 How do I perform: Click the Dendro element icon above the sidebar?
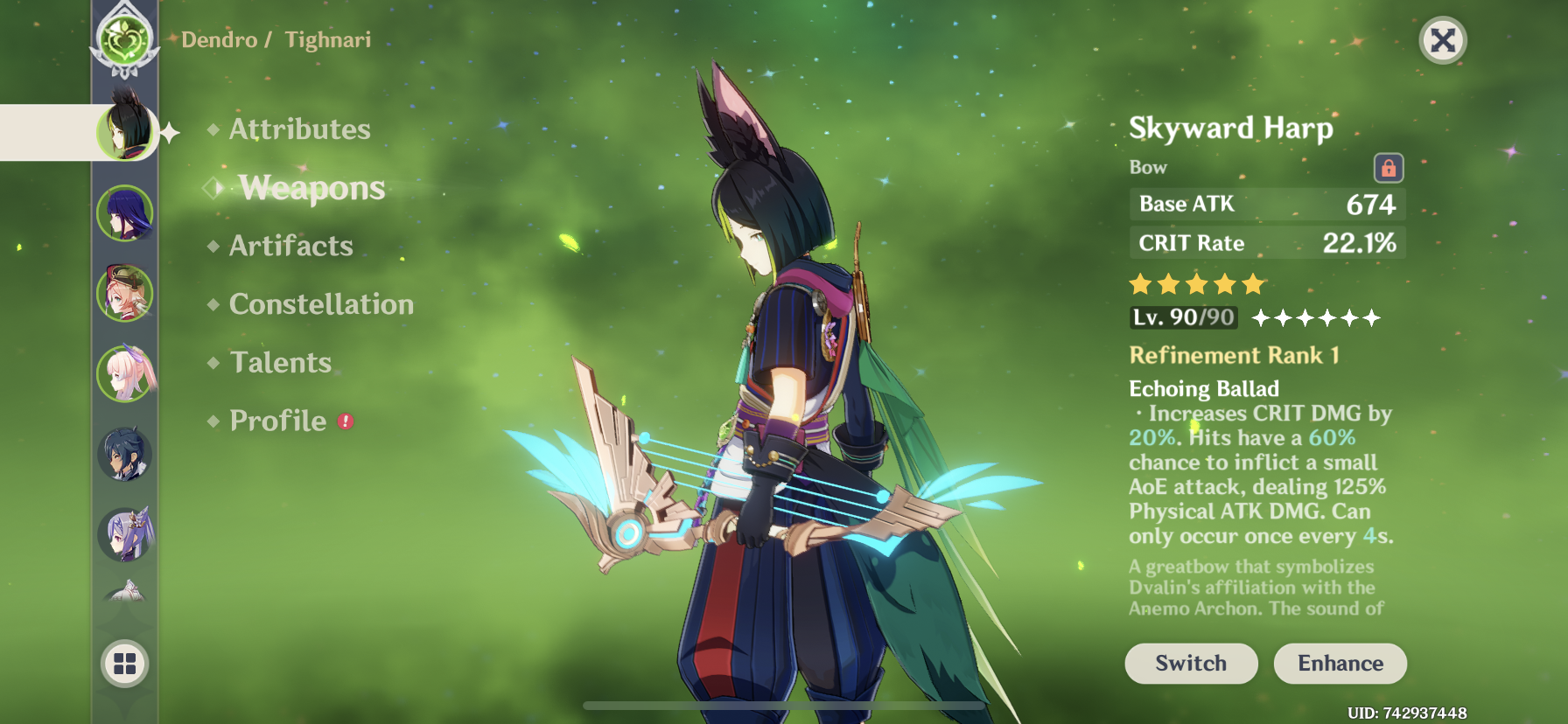point(127,39)
